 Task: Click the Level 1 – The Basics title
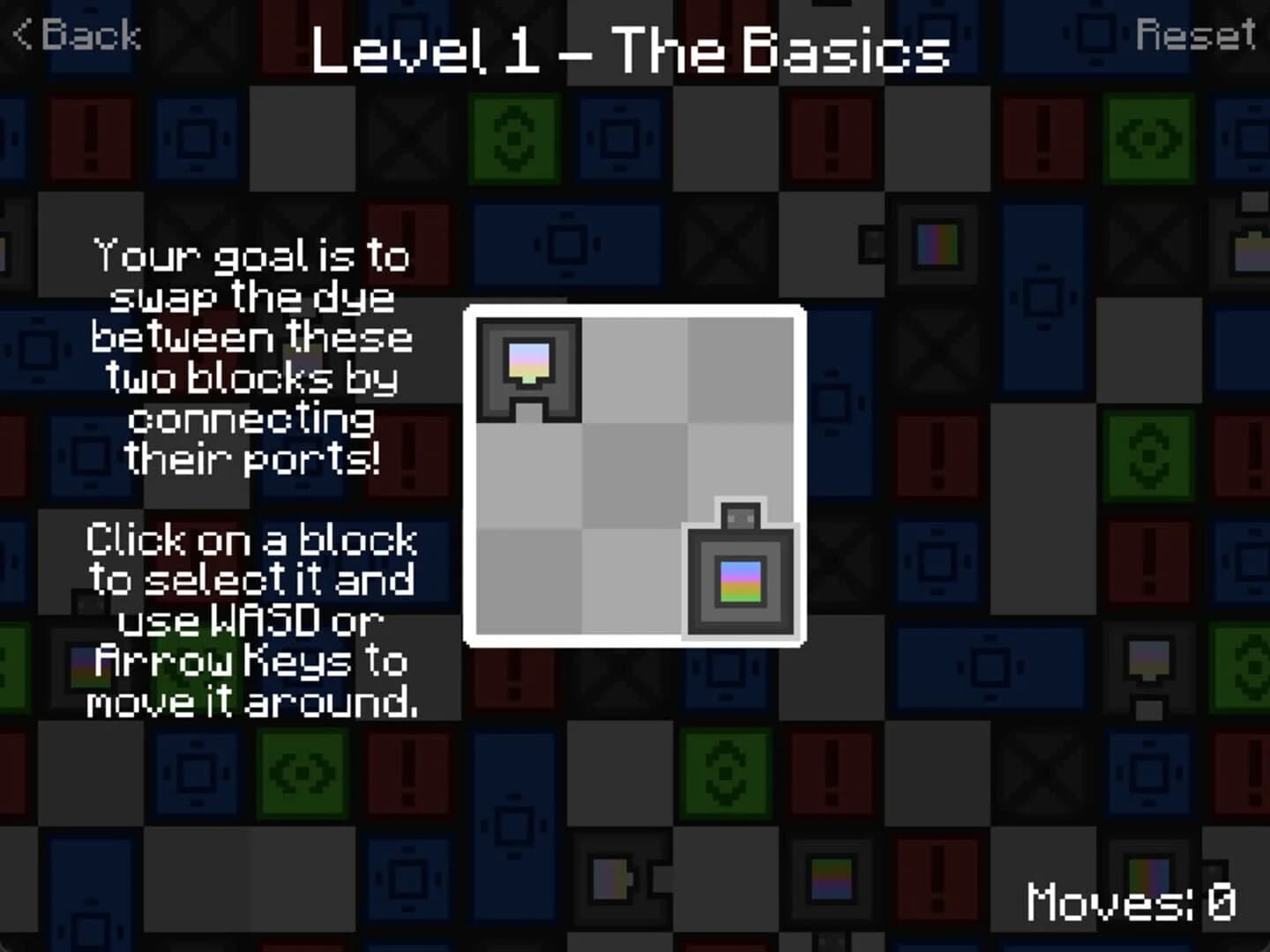click(x=631, y=51)
